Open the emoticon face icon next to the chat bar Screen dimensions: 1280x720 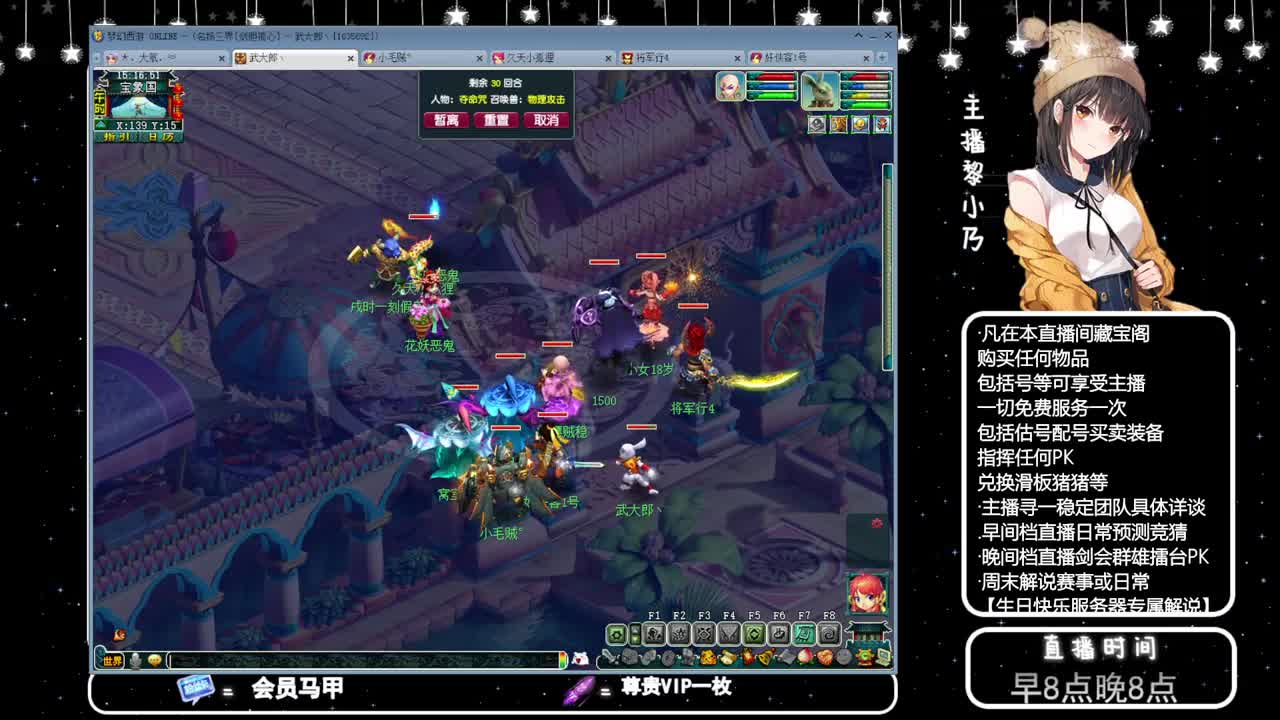click(153, 660)
